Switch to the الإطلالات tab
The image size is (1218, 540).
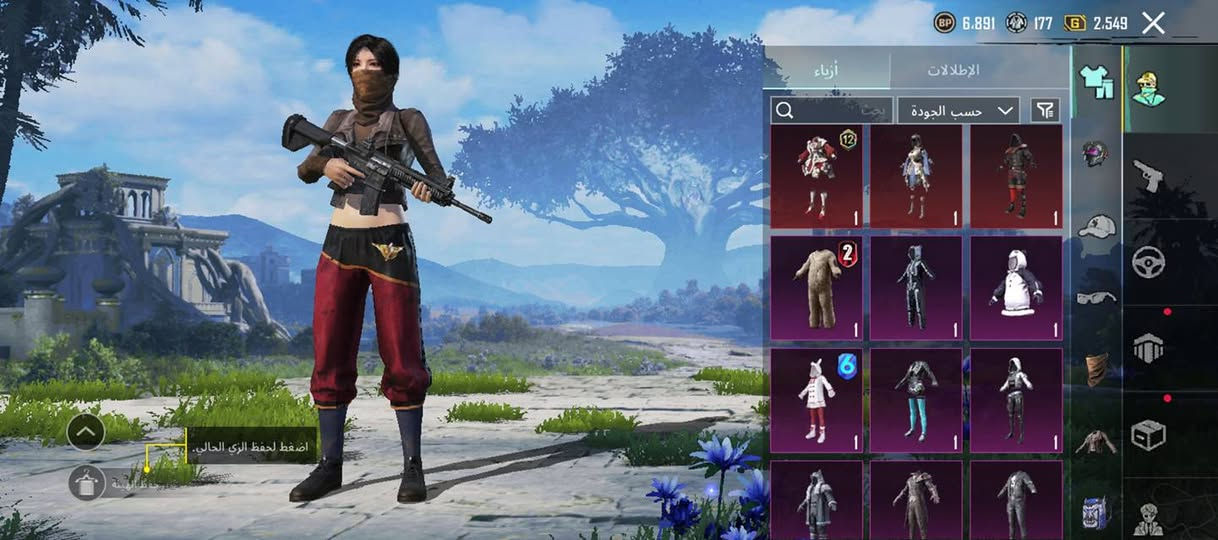point(954,70)
